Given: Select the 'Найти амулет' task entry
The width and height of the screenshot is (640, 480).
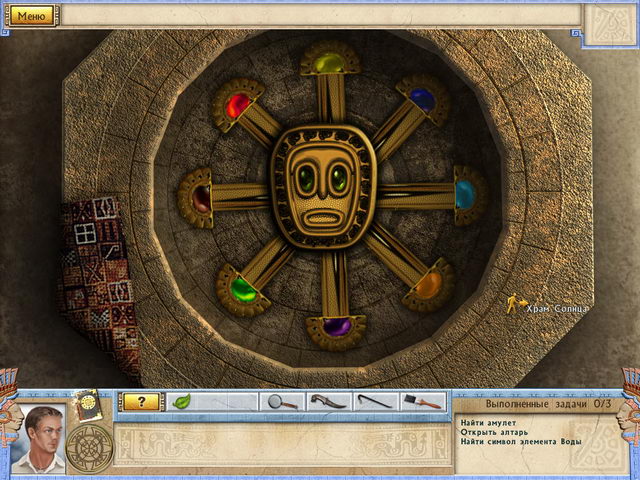Looking at the screenshot, I should pyautogui.click(x=486, y=421).
